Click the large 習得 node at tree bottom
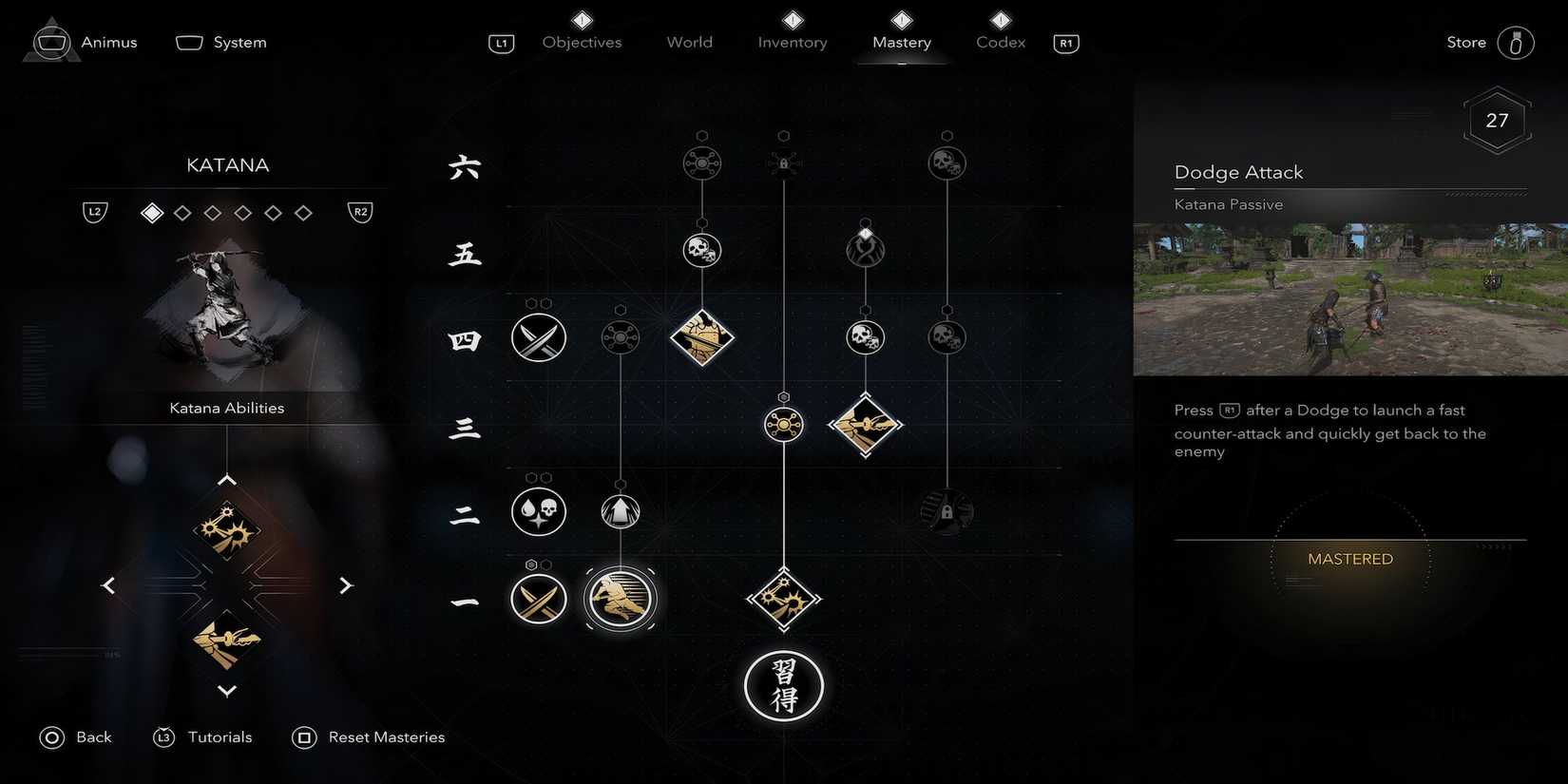 pyautogui.click(x=783, y=686)
